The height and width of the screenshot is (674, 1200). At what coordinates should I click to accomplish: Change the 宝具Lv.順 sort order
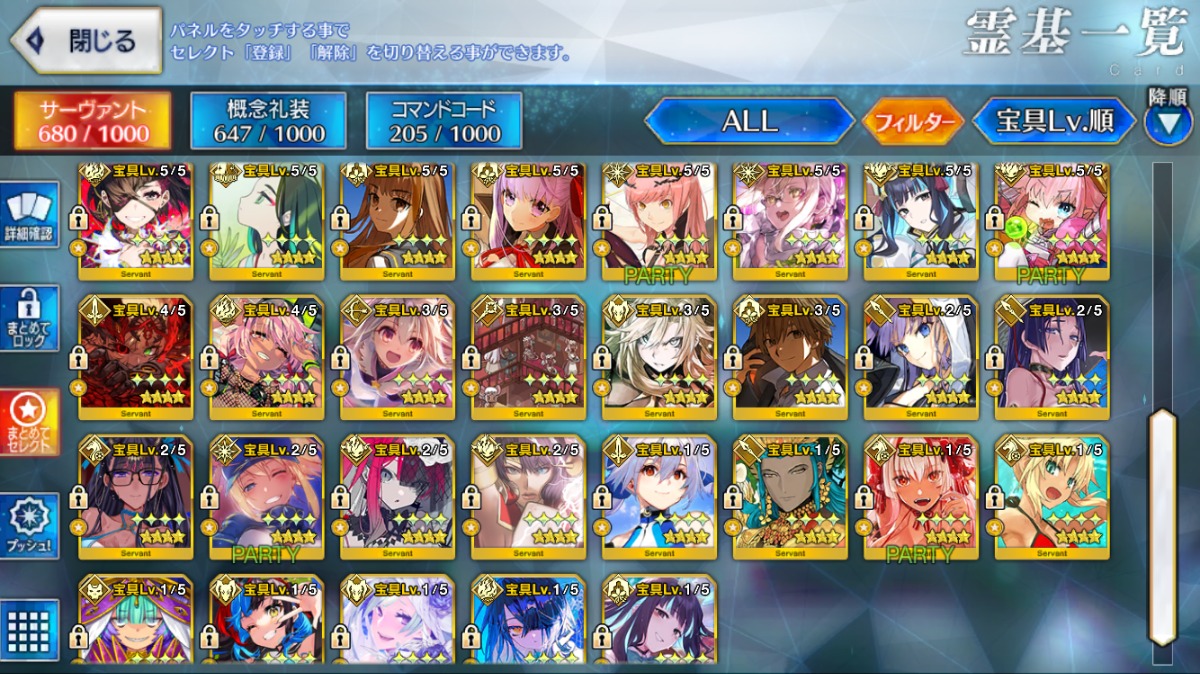point(1054,121)
